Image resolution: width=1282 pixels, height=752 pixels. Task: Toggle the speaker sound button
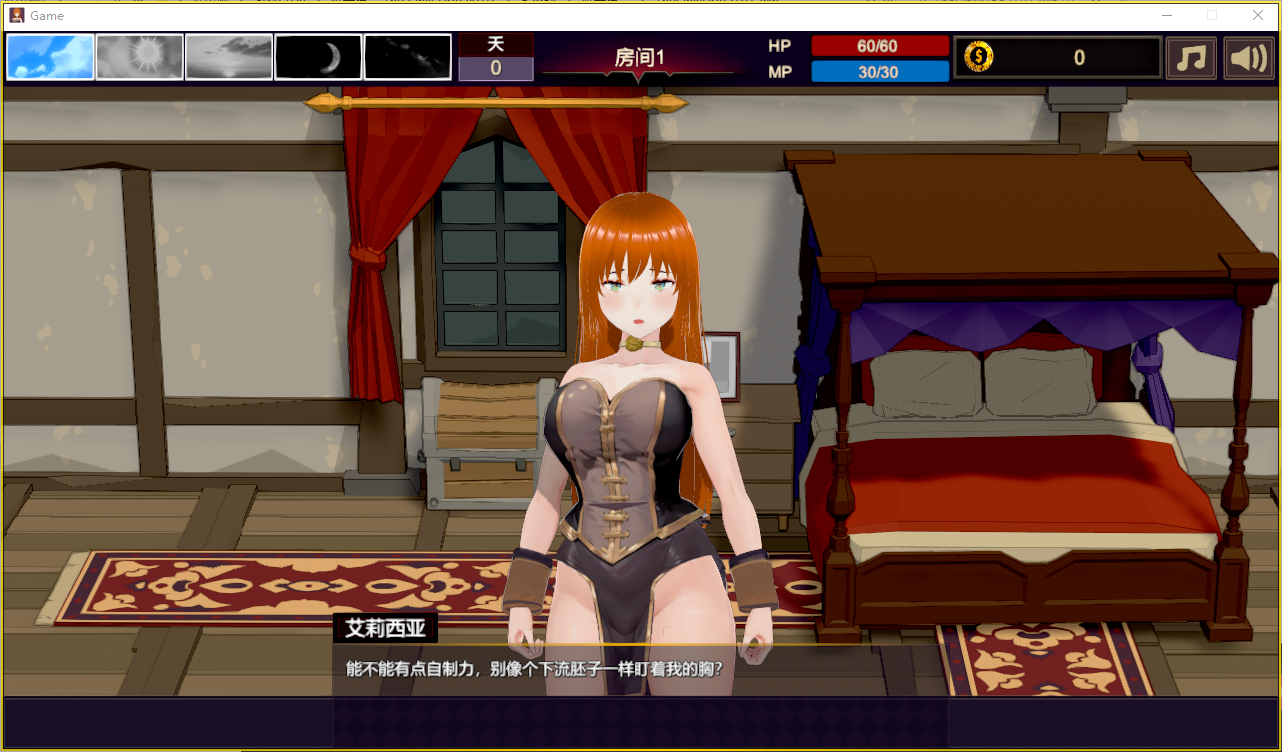pyautogui.click(x=1248, y=58)
